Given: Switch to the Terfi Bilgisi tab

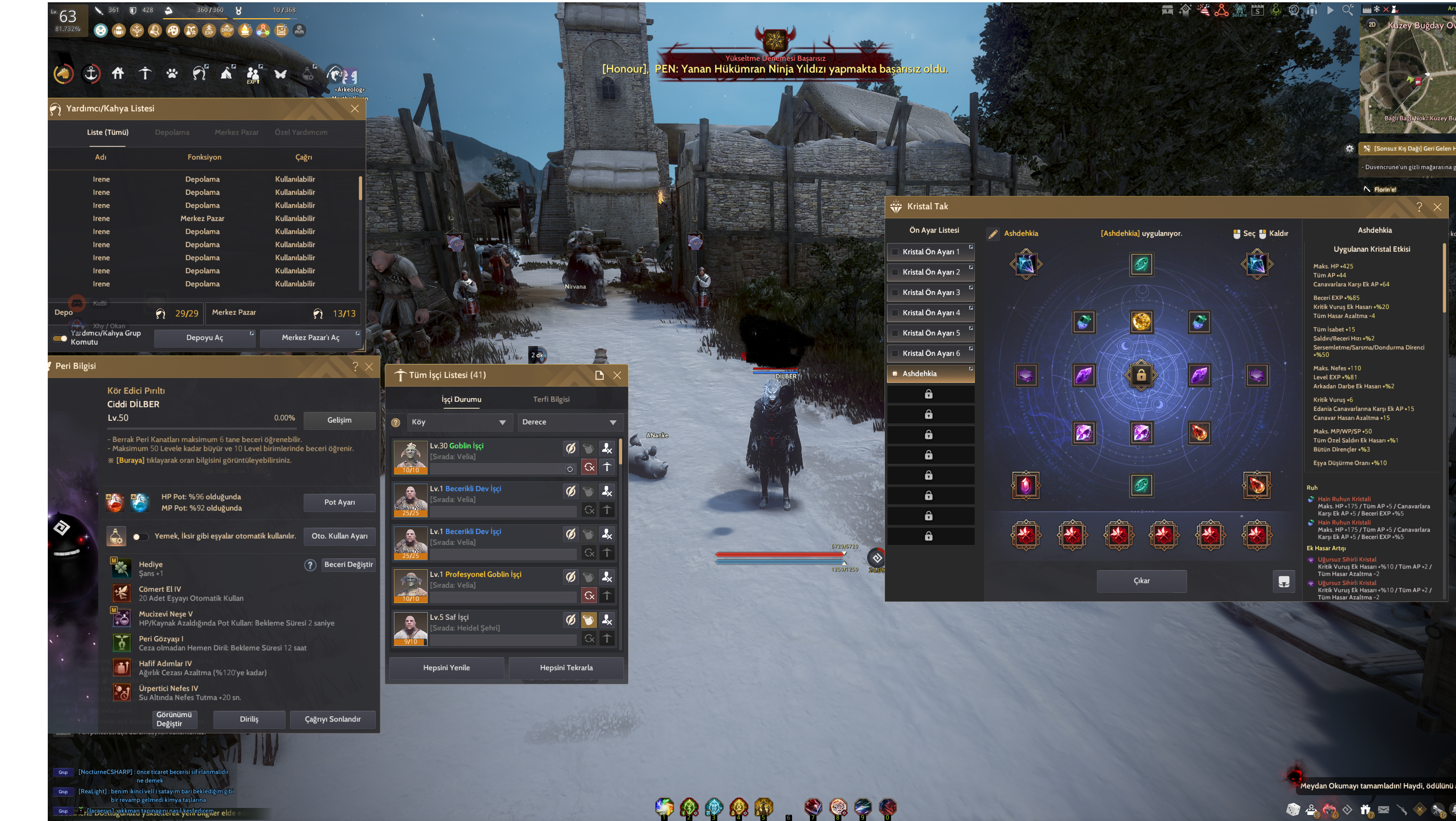Looking at the screenshot, I should coord(551,400).
